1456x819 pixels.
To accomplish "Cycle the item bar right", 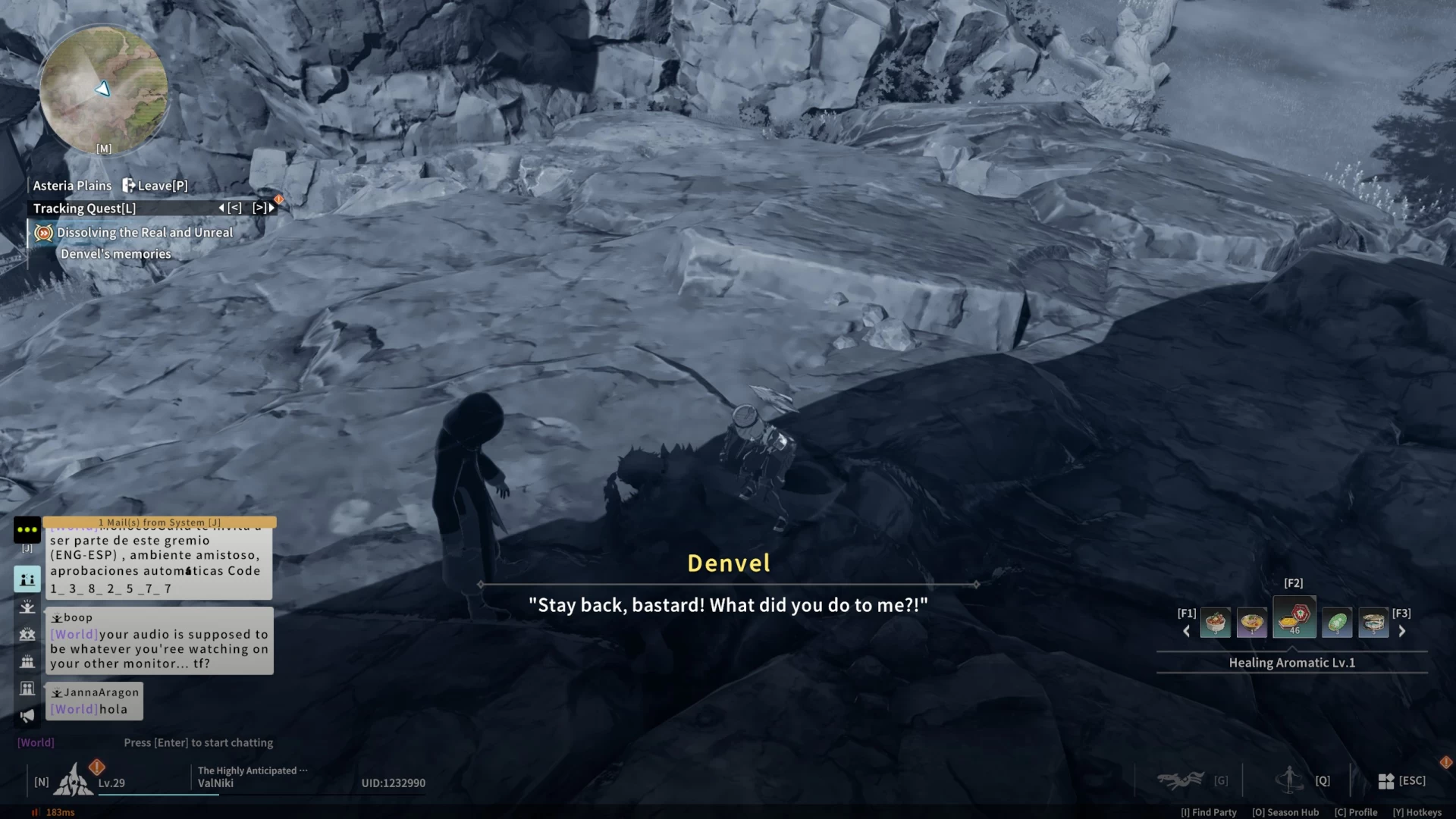I will coord(1402,631).
